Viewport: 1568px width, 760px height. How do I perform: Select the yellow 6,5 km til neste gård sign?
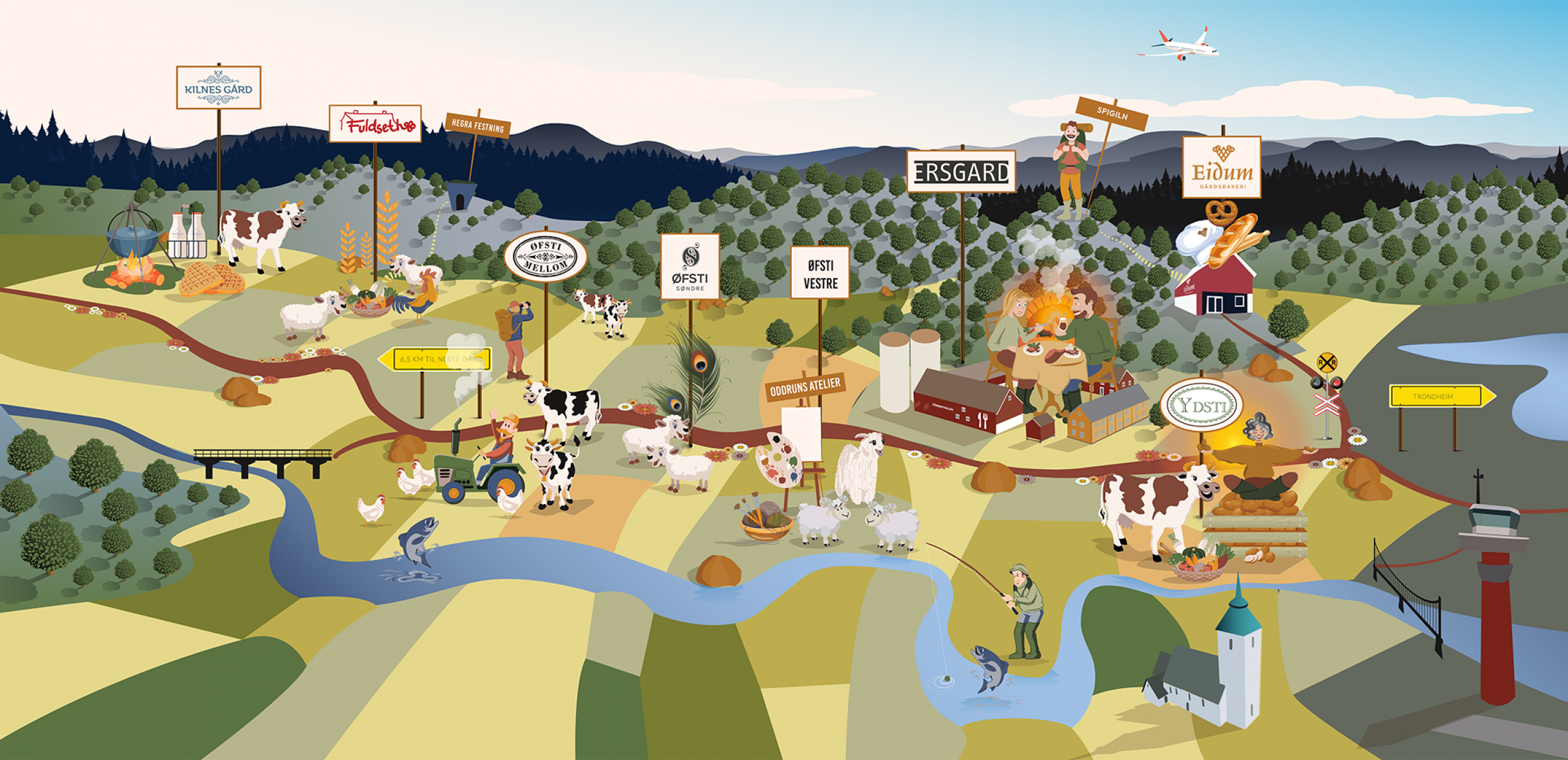(x=436, y=359)
